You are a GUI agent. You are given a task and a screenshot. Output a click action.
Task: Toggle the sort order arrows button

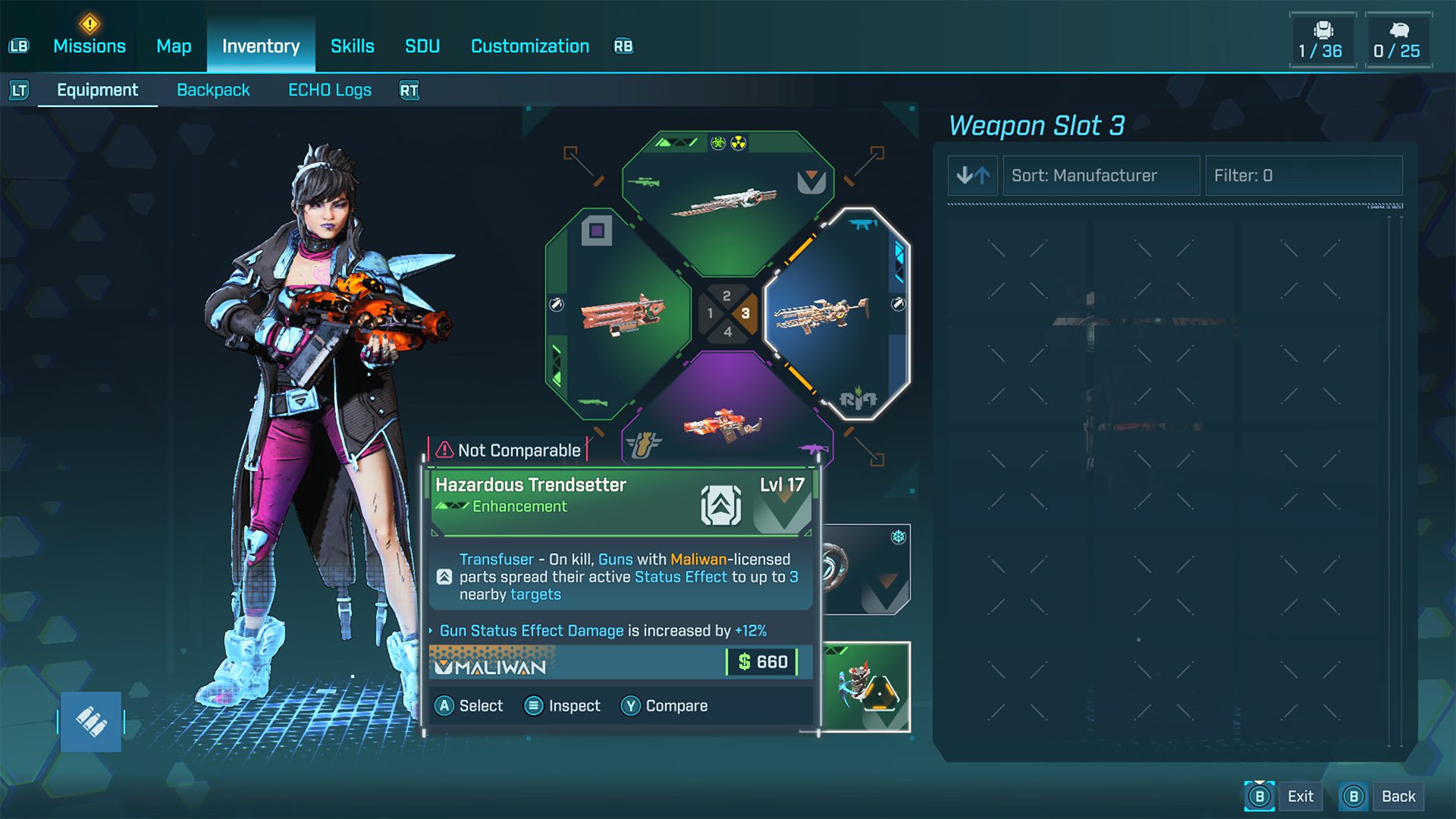pyautogui.click(x=973, y=176)
